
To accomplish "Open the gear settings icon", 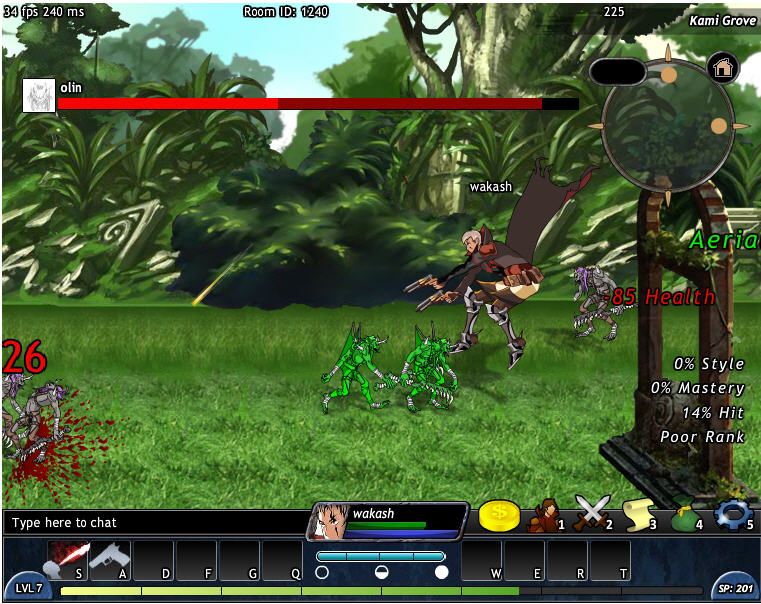I will click(731, 514).
